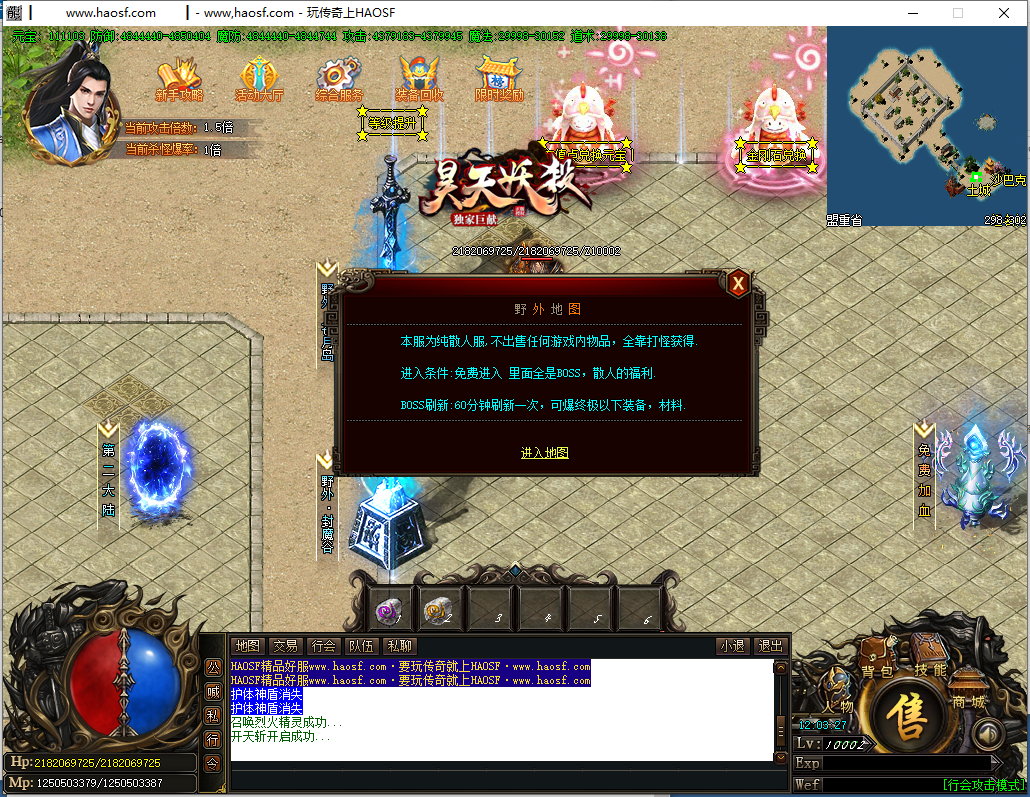Click the 交易 trade button above chat
The width and height of the screenshot is (1030, 797).
click(285, 646)
